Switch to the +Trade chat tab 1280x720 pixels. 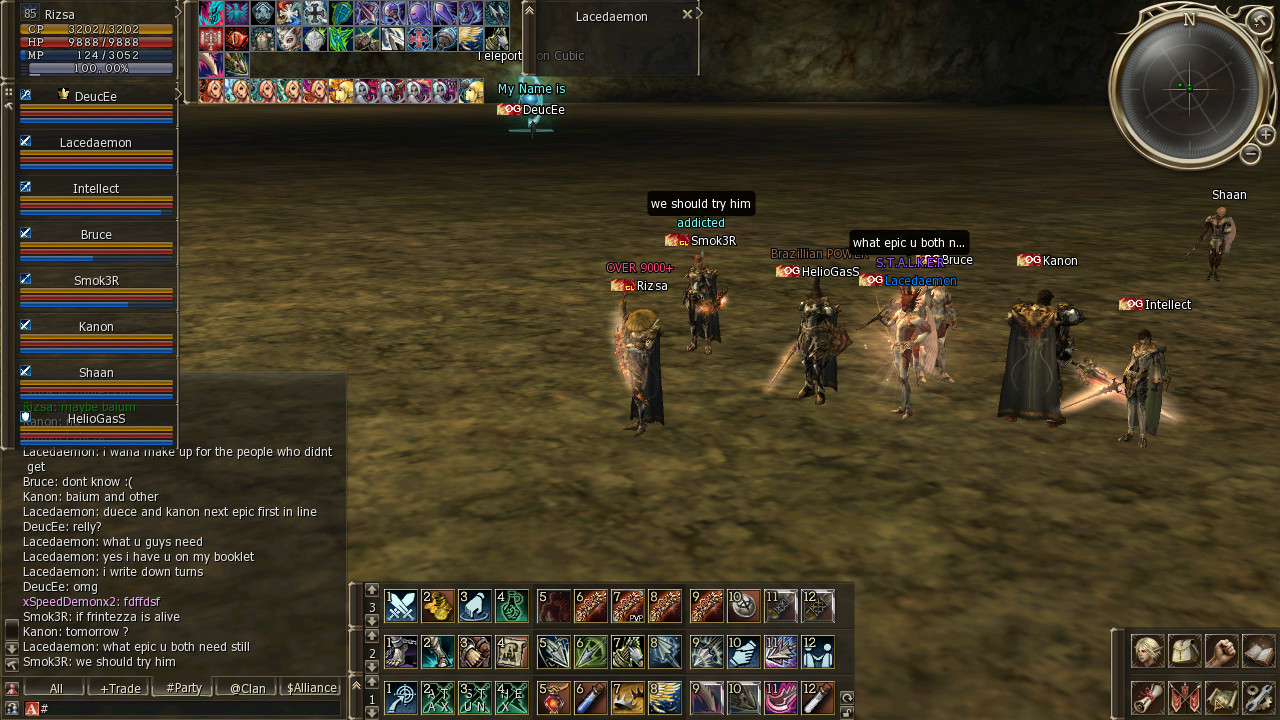pos(119,688)
